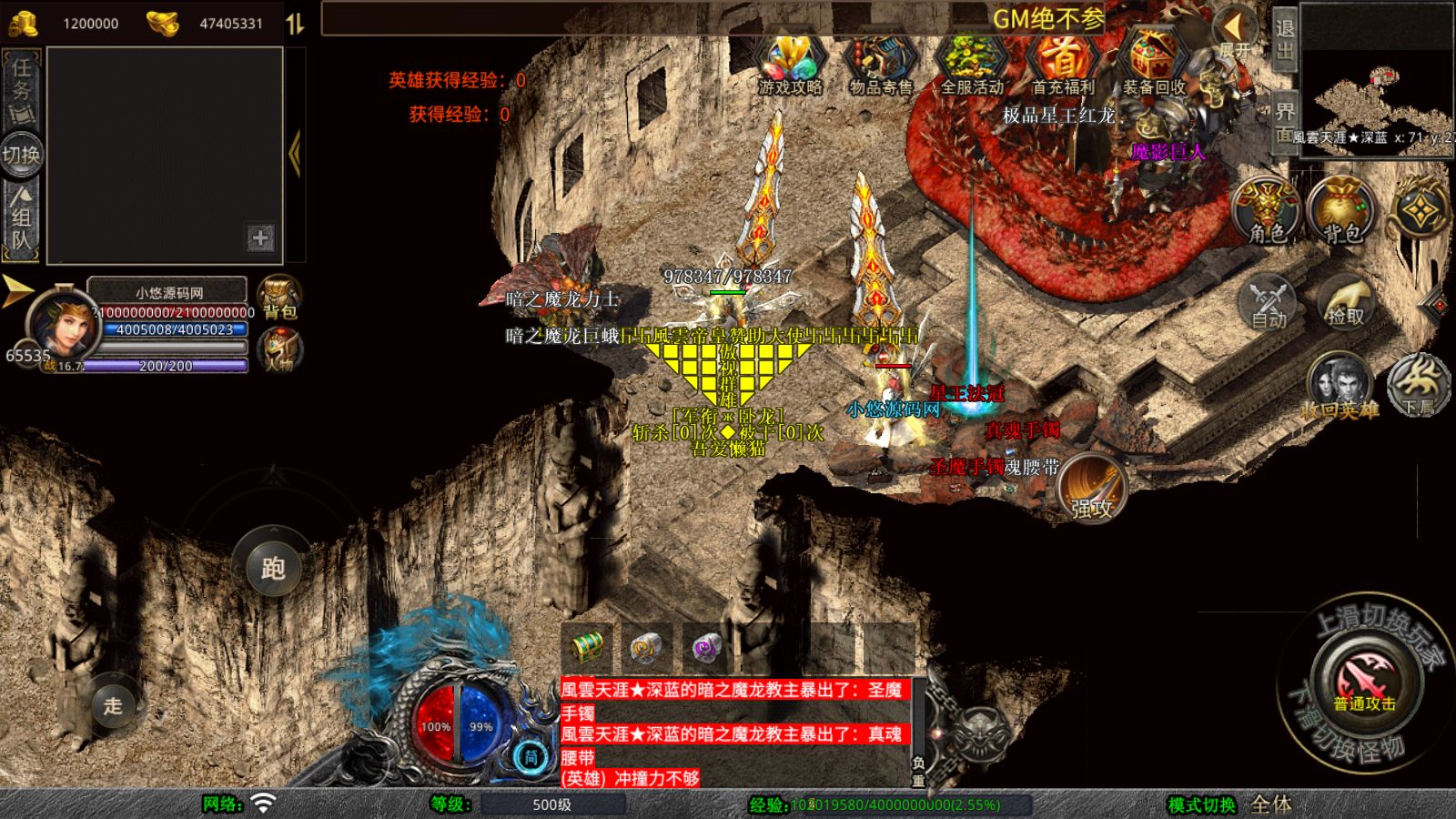
Task: Open 装备回收 equipment recycling
Action: tap(1153, 64)
